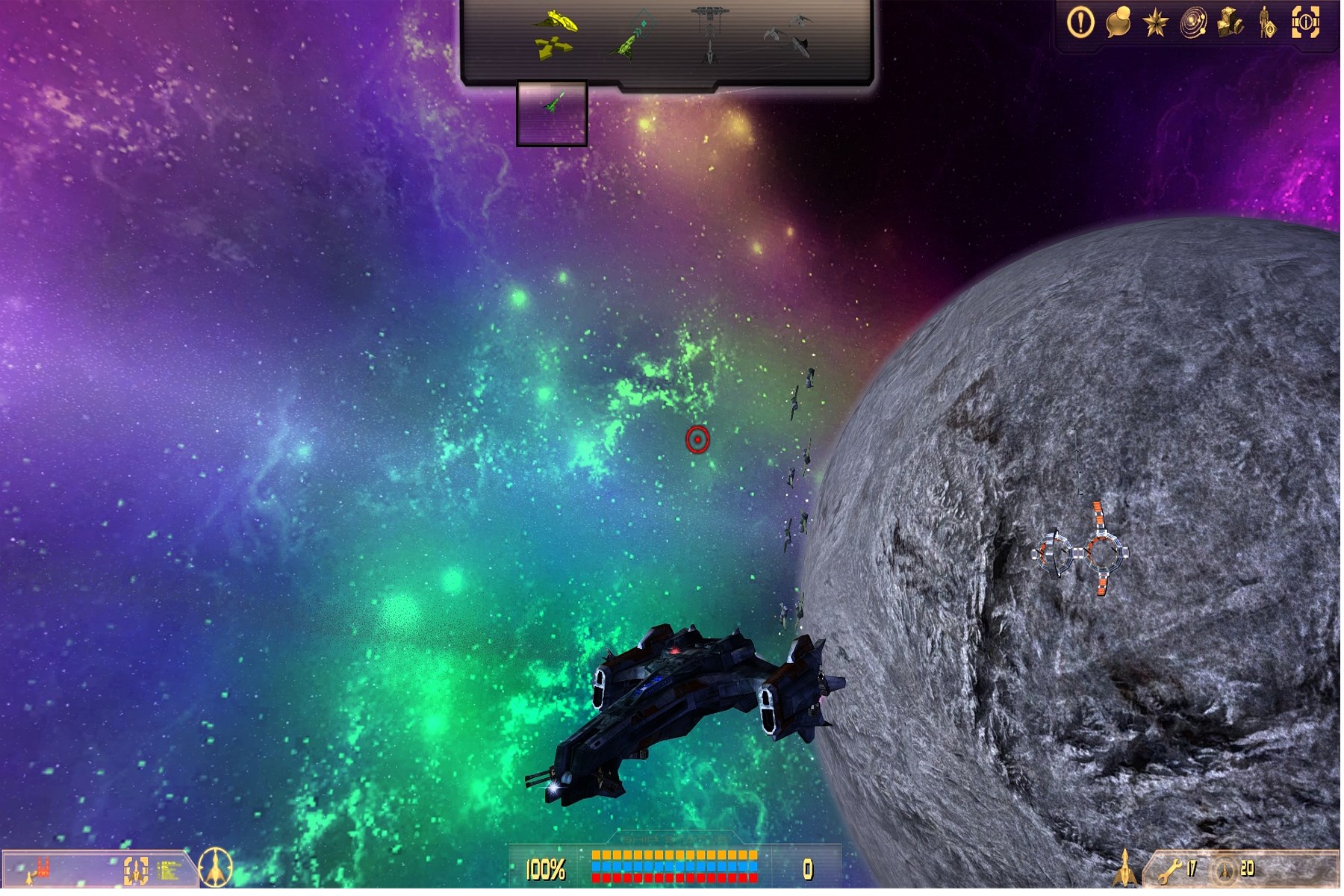Open the solar system map icon

[x=1193, y=23]
